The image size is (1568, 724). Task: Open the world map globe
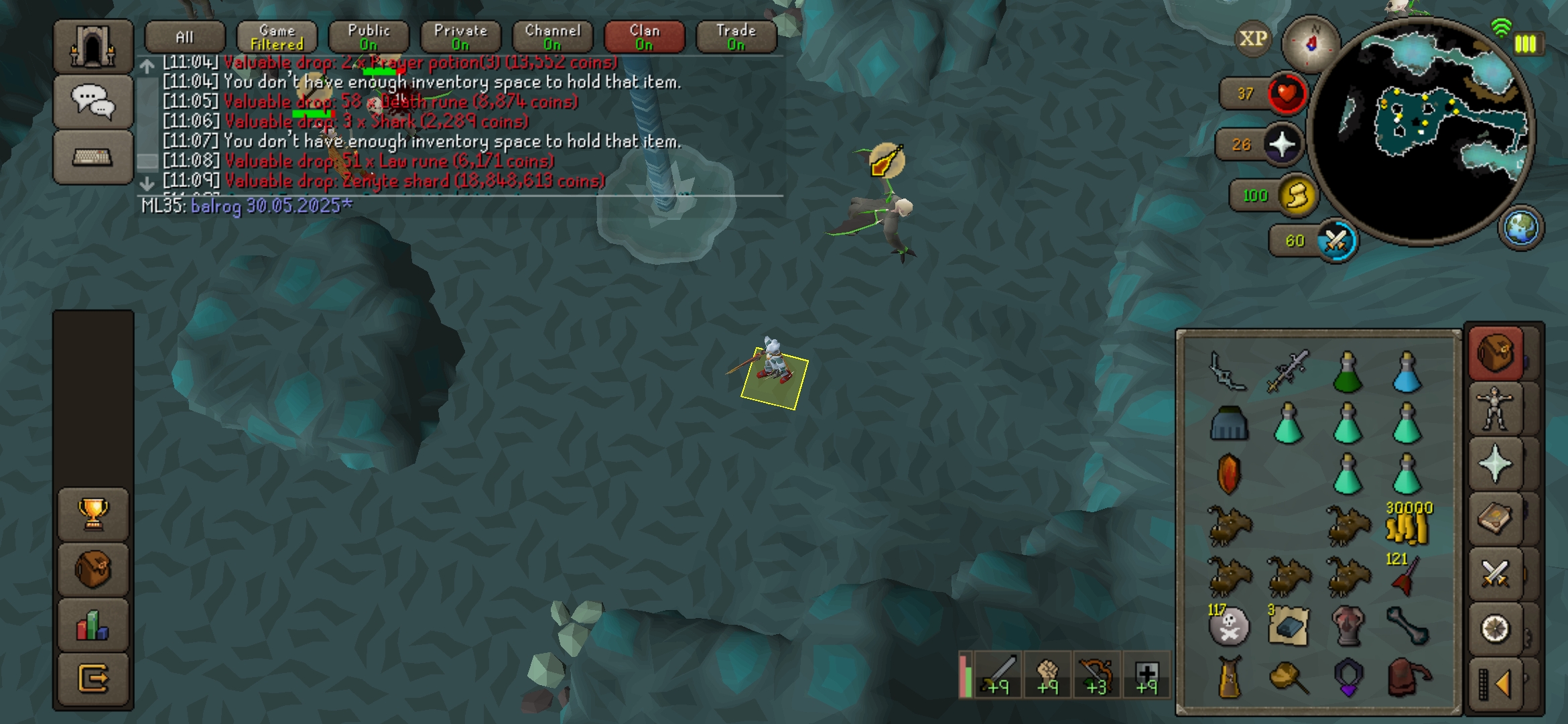pyautogui.click(x=1520, y=227)
